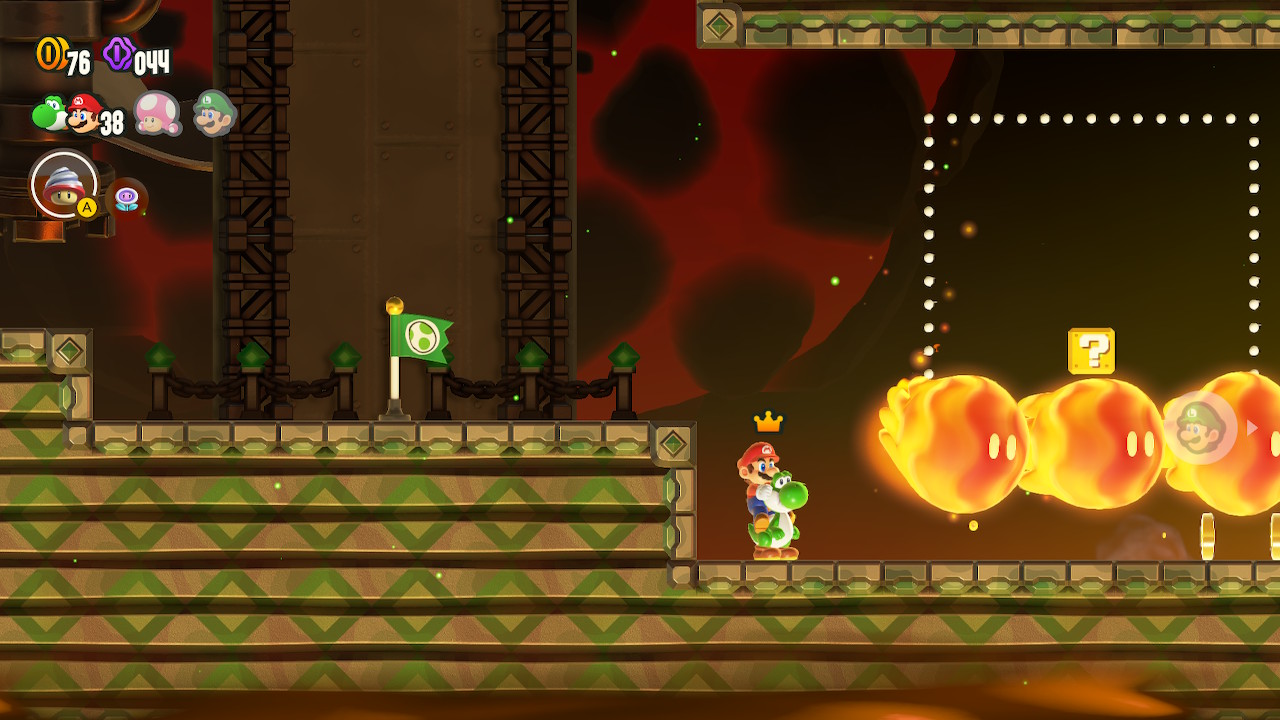Select the stored Drill Mushroom item

click(x=64, y=184)
